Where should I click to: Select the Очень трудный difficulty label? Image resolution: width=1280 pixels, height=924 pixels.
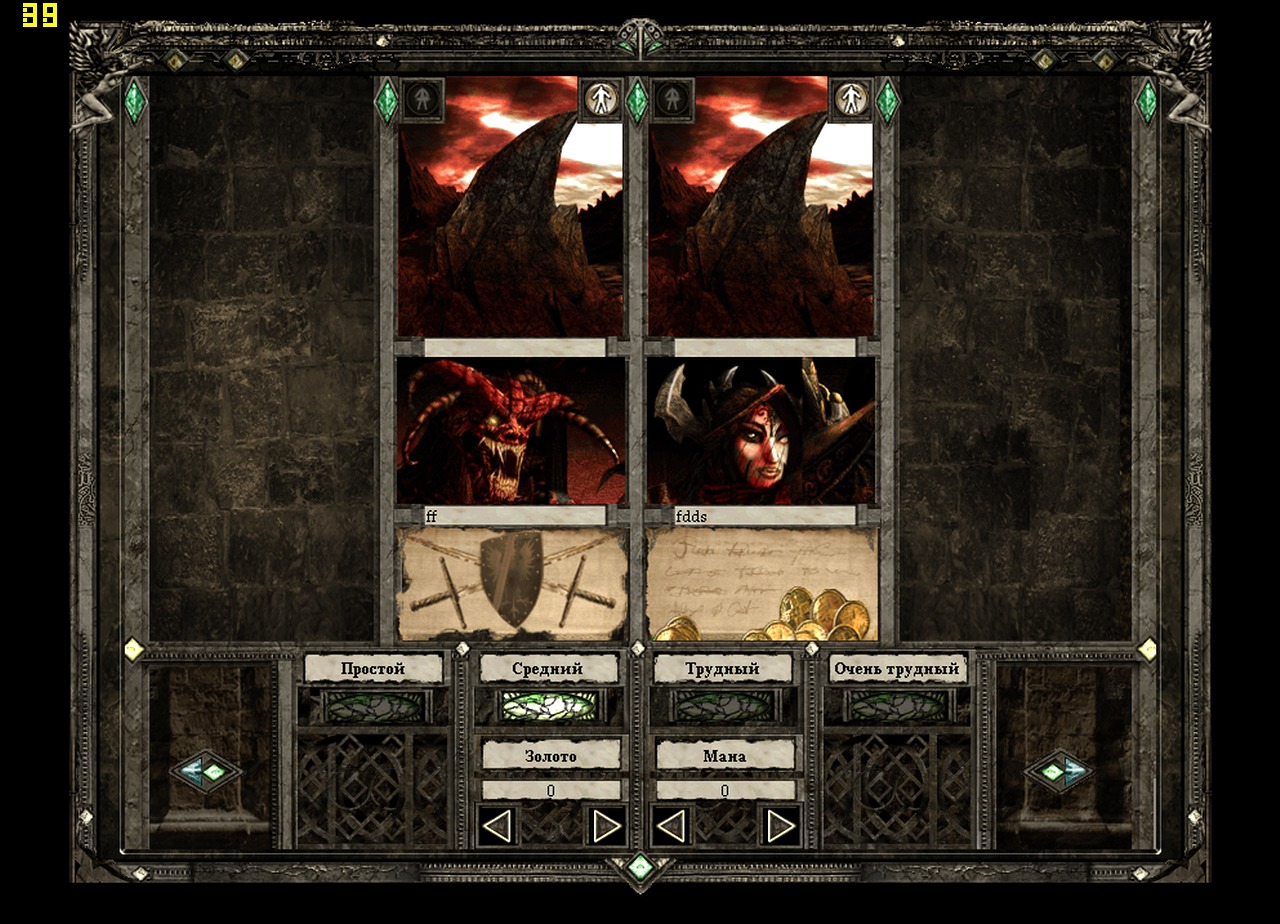pos(897,667)
